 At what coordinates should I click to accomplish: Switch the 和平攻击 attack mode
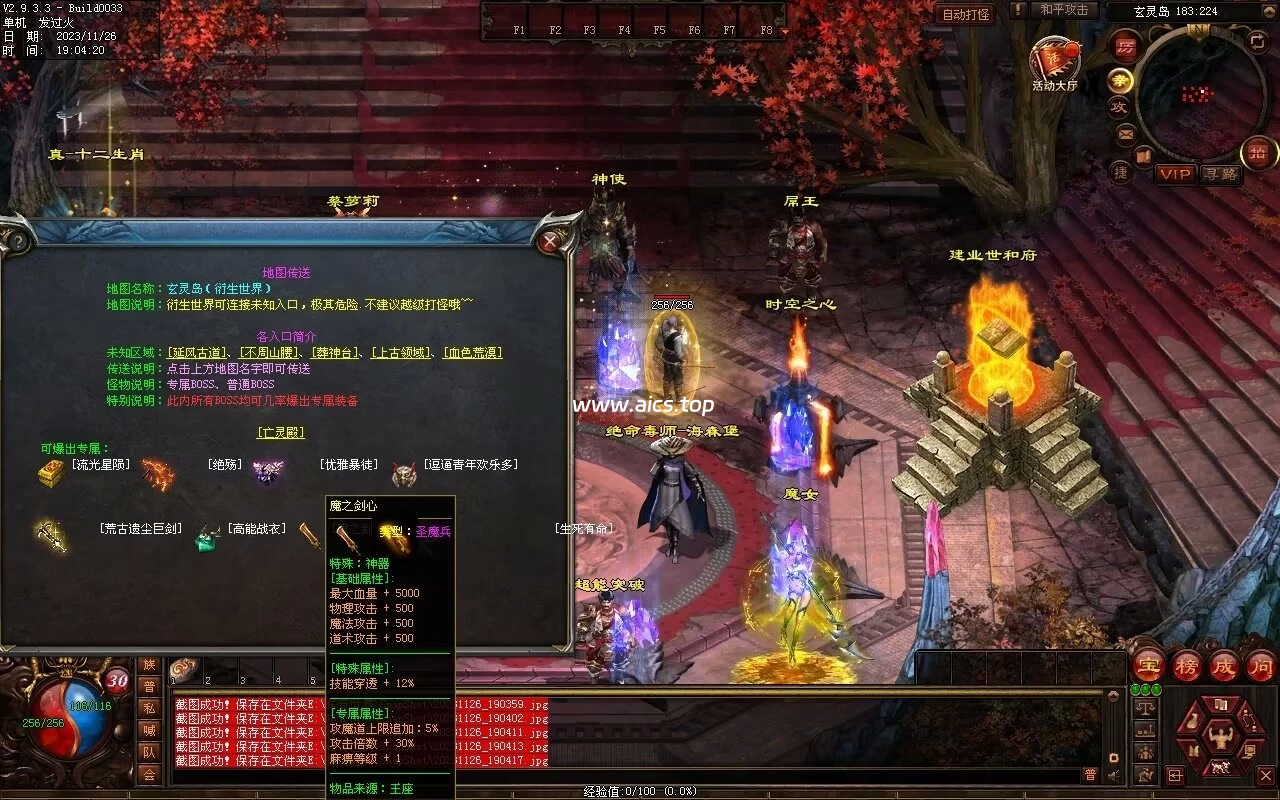[x=1063, y=10]
